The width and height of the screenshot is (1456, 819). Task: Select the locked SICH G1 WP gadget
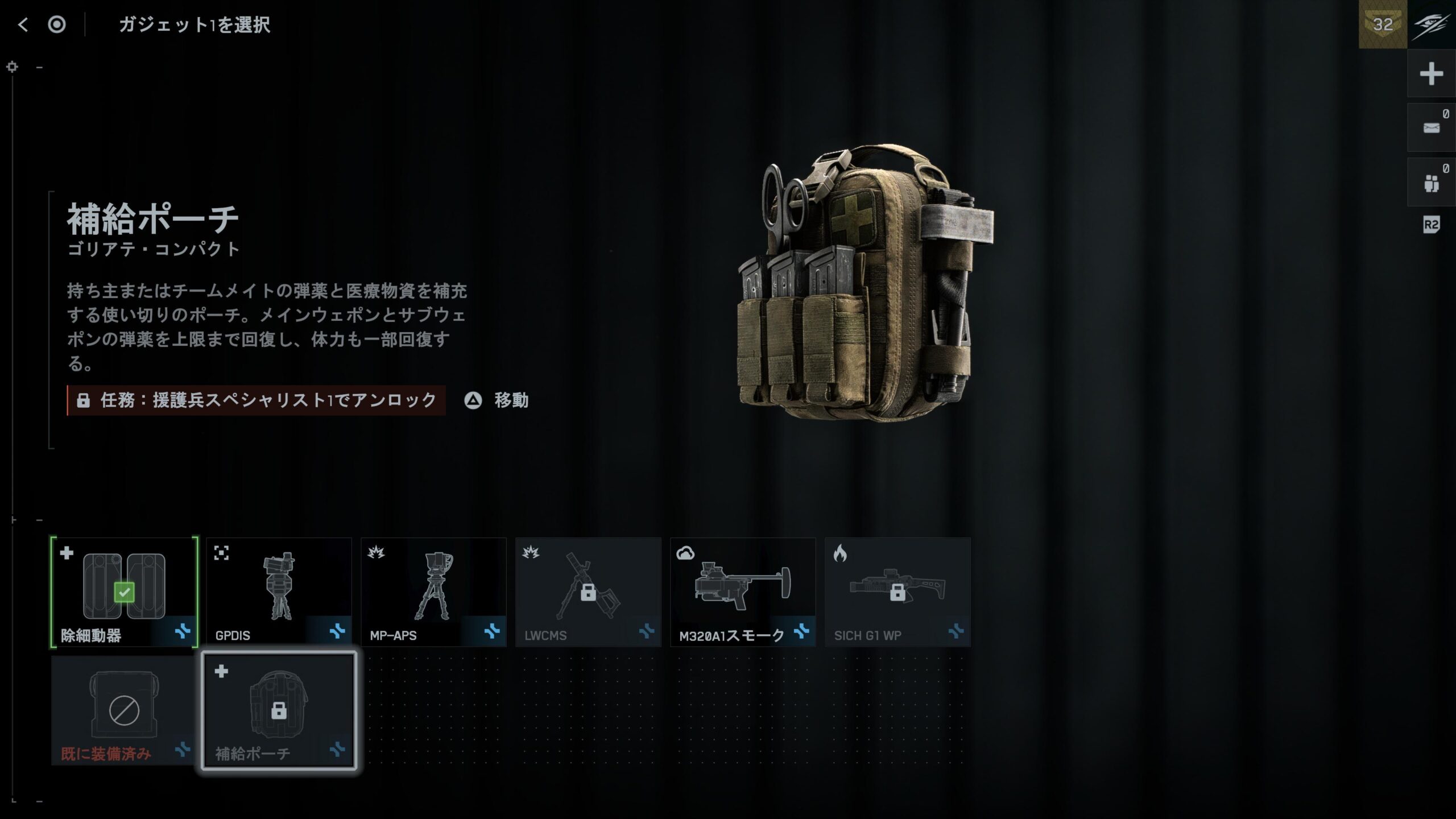click(897, 592)
